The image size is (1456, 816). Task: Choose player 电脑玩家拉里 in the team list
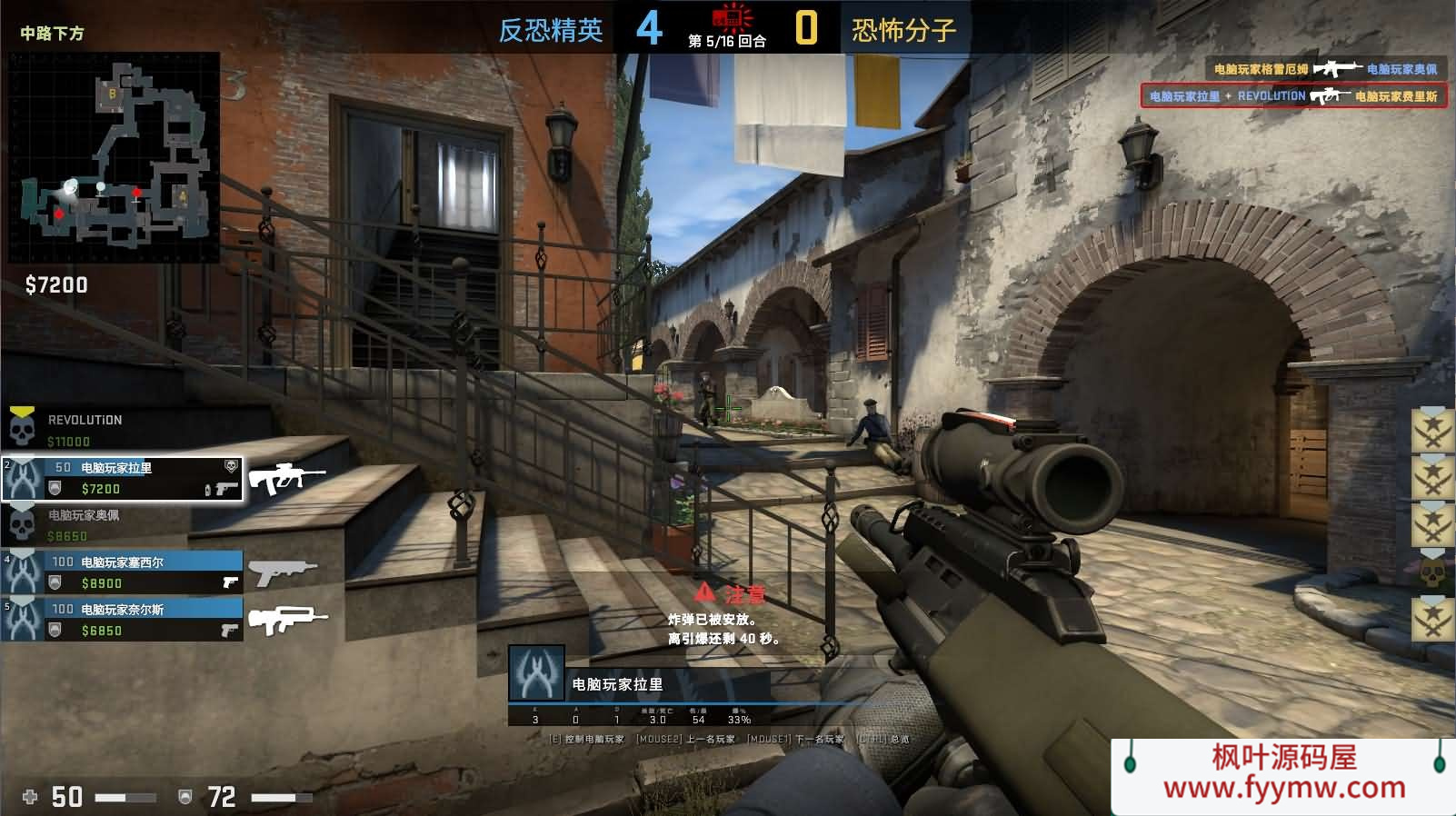coord(123,479)
